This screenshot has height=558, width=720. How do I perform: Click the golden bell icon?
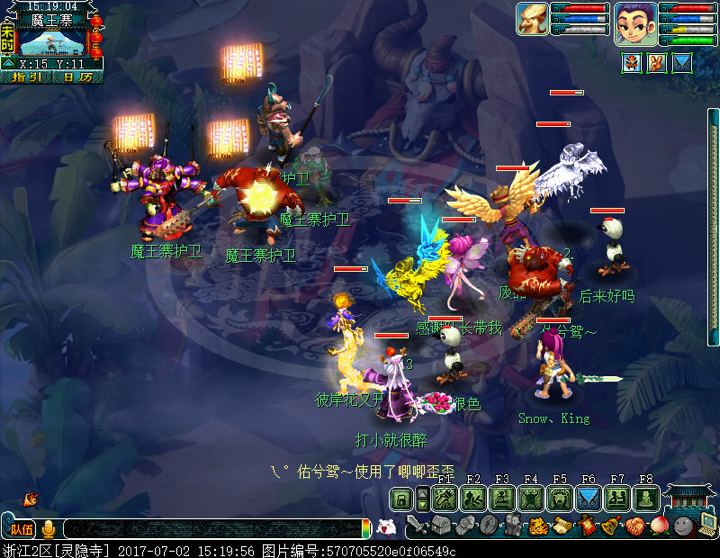(609, 526)
